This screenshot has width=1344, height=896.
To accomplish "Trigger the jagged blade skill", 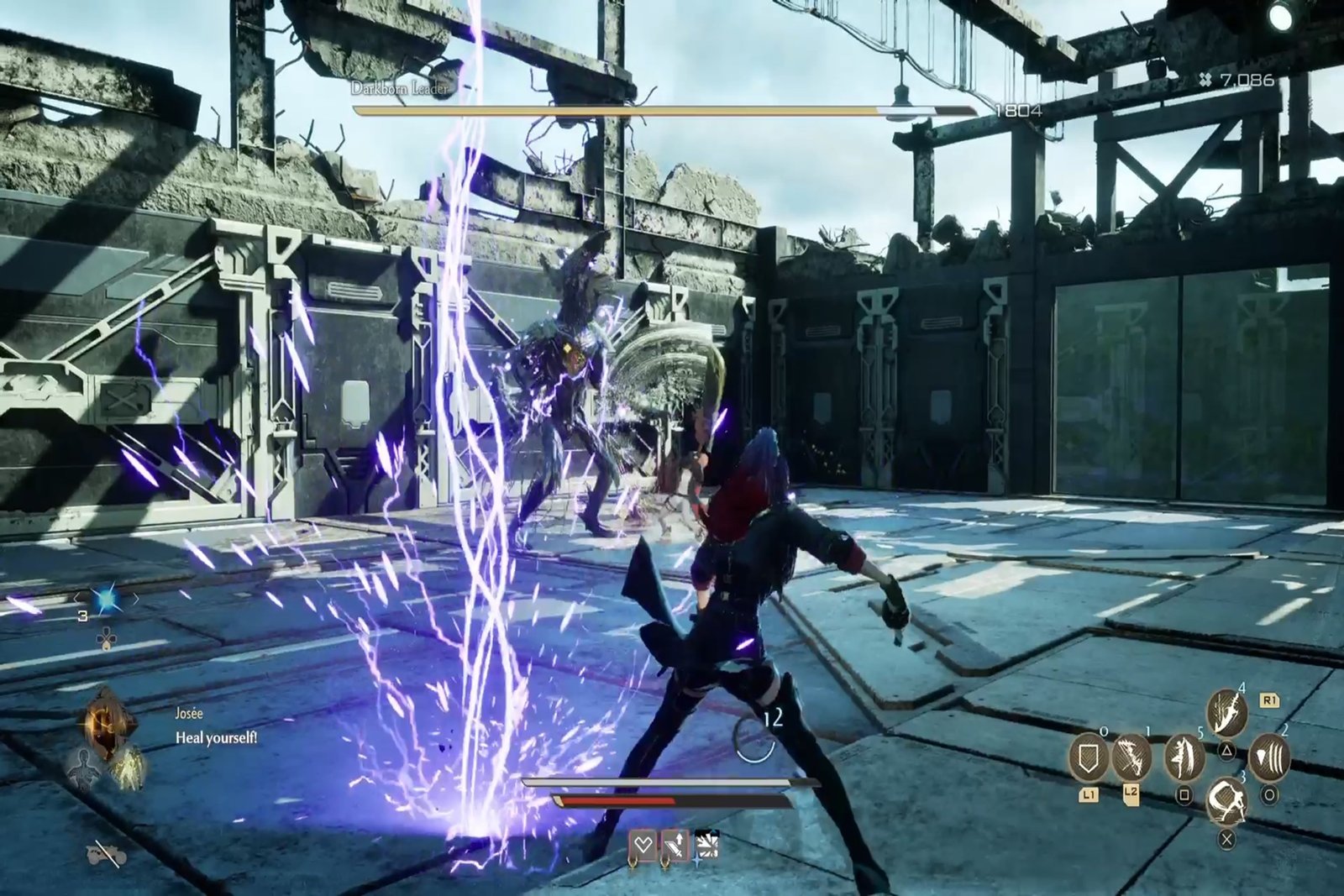I will point(1226,714).
